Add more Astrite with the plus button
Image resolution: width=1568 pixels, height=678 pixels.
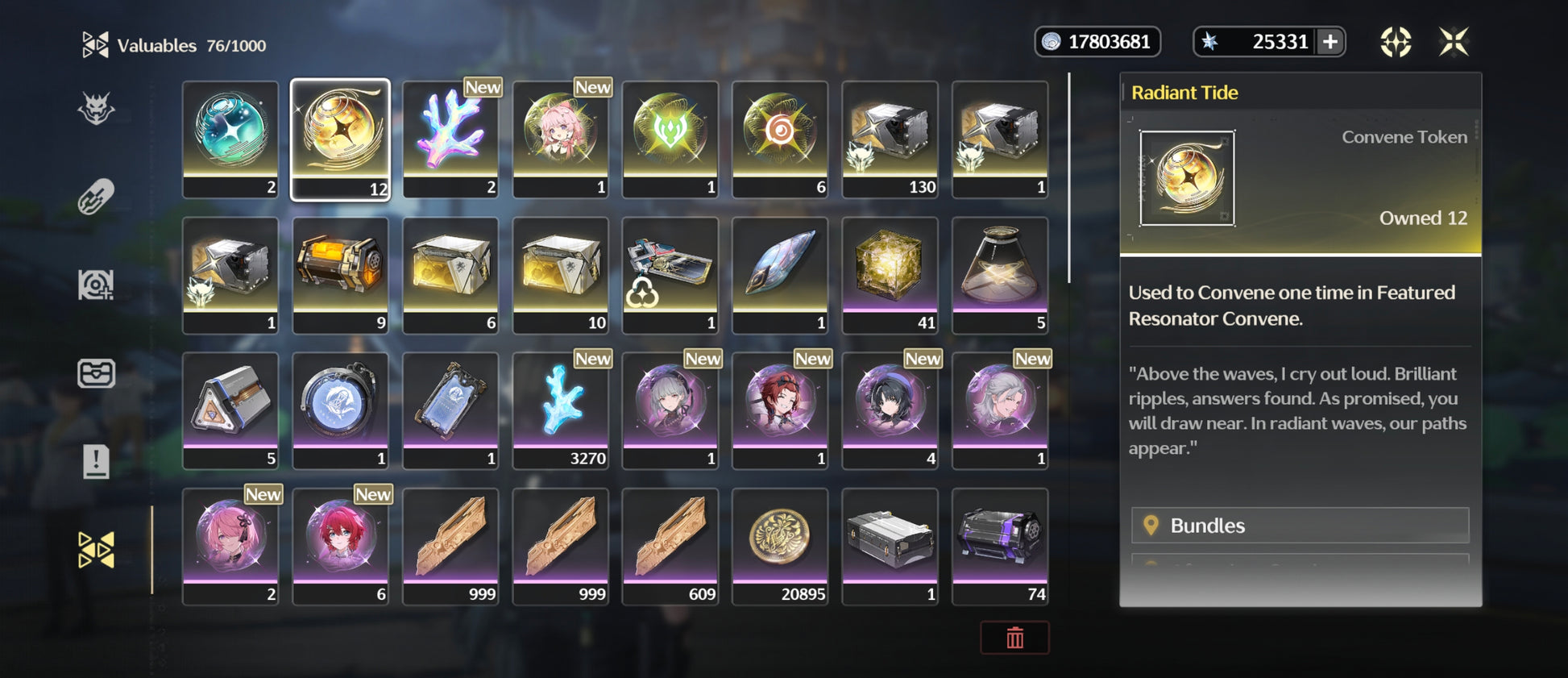click(1330, 42)
